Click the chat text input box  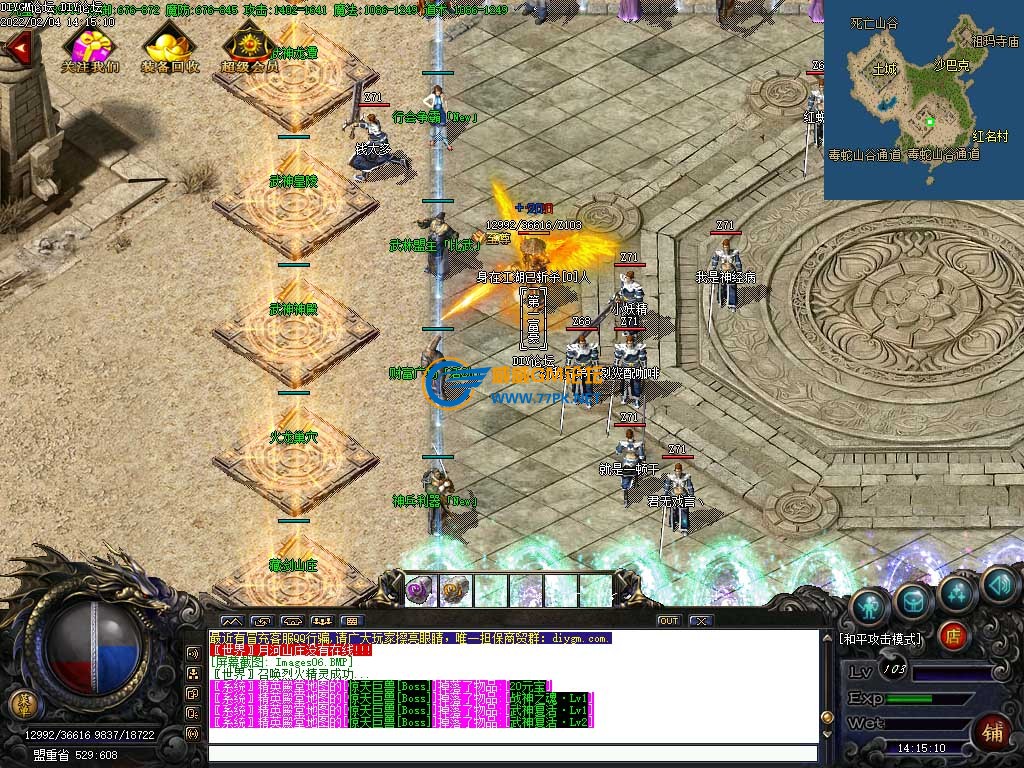(512, 753)
